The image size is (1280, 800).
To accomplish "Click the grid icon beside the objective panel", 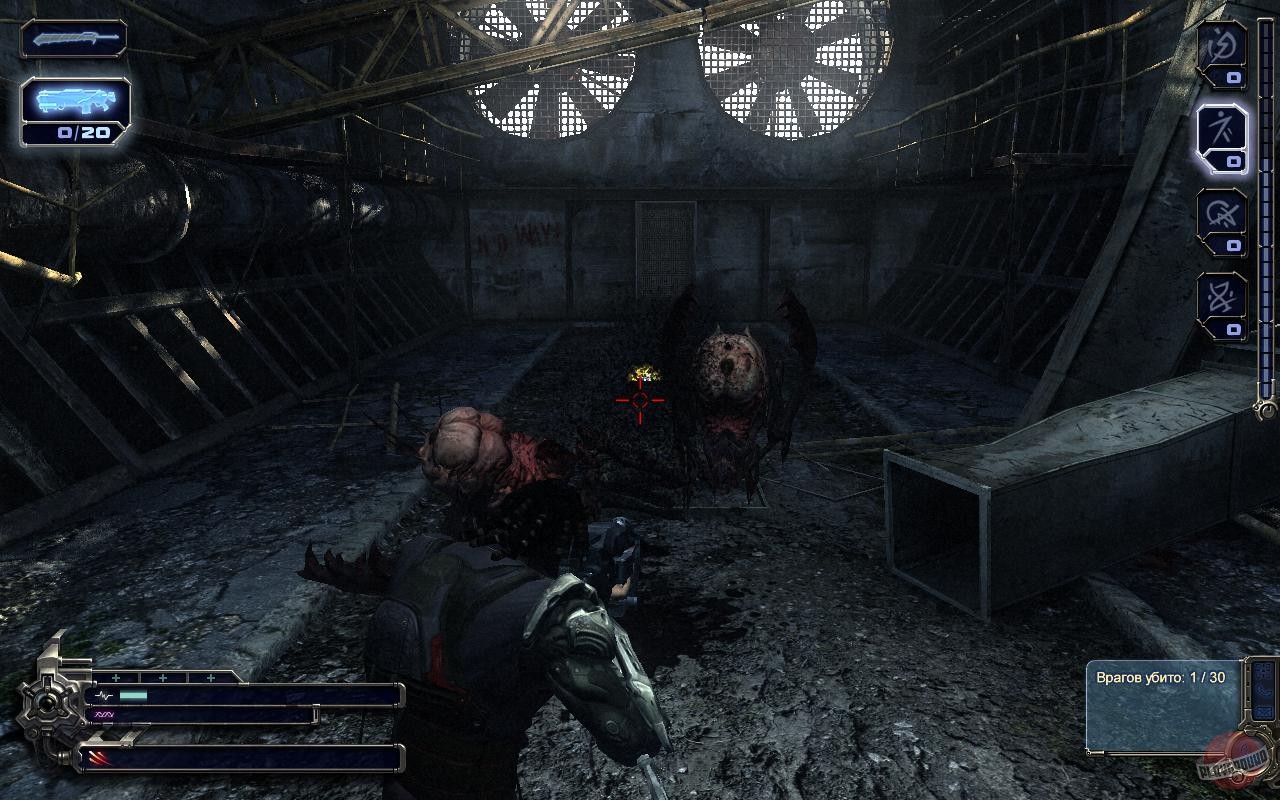I will [x=1262, y=673].
